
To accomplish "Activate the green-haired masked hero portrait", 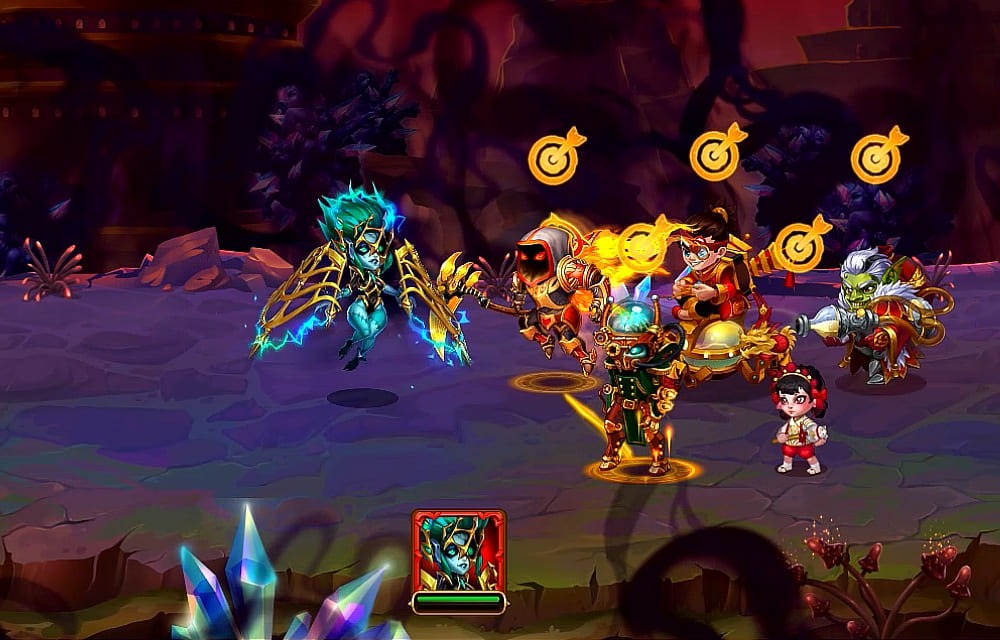I will [x=458, y=551].
